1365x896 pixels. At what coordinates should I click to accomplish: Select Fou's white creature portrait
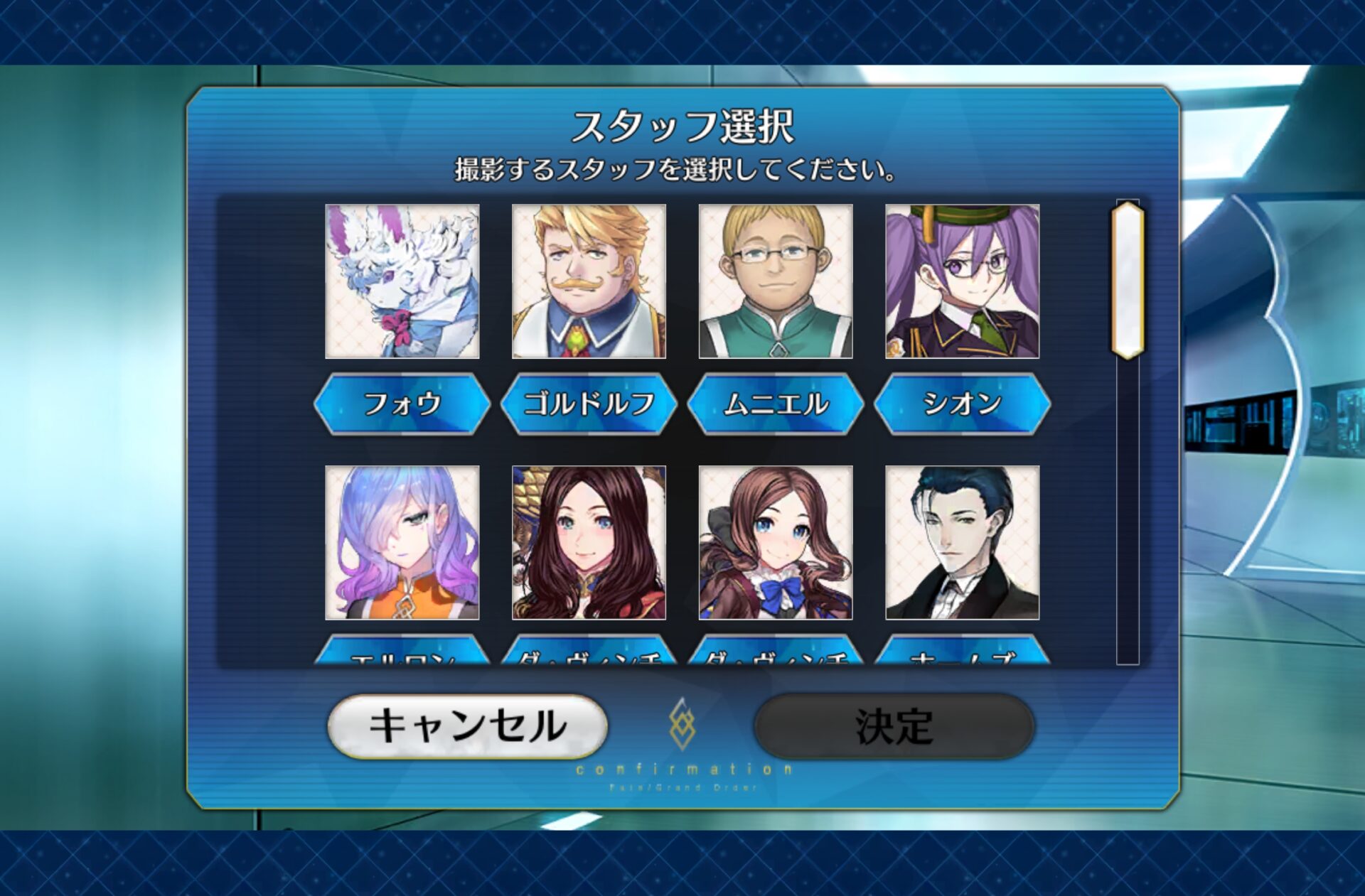[402, 281]
